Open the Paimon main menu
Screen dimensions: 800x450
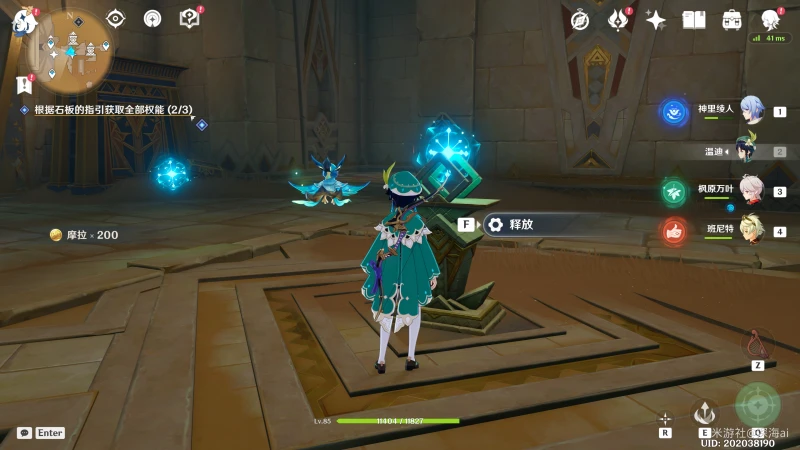pos(23,20)
